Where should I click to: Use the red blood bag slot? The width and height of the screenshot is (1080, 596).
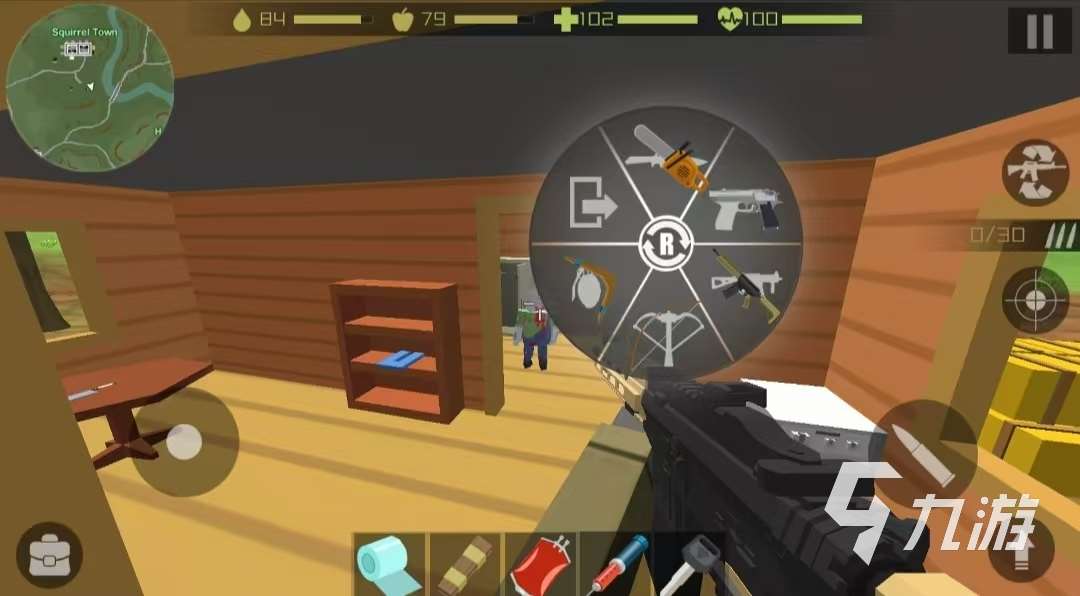click(540, 565)
